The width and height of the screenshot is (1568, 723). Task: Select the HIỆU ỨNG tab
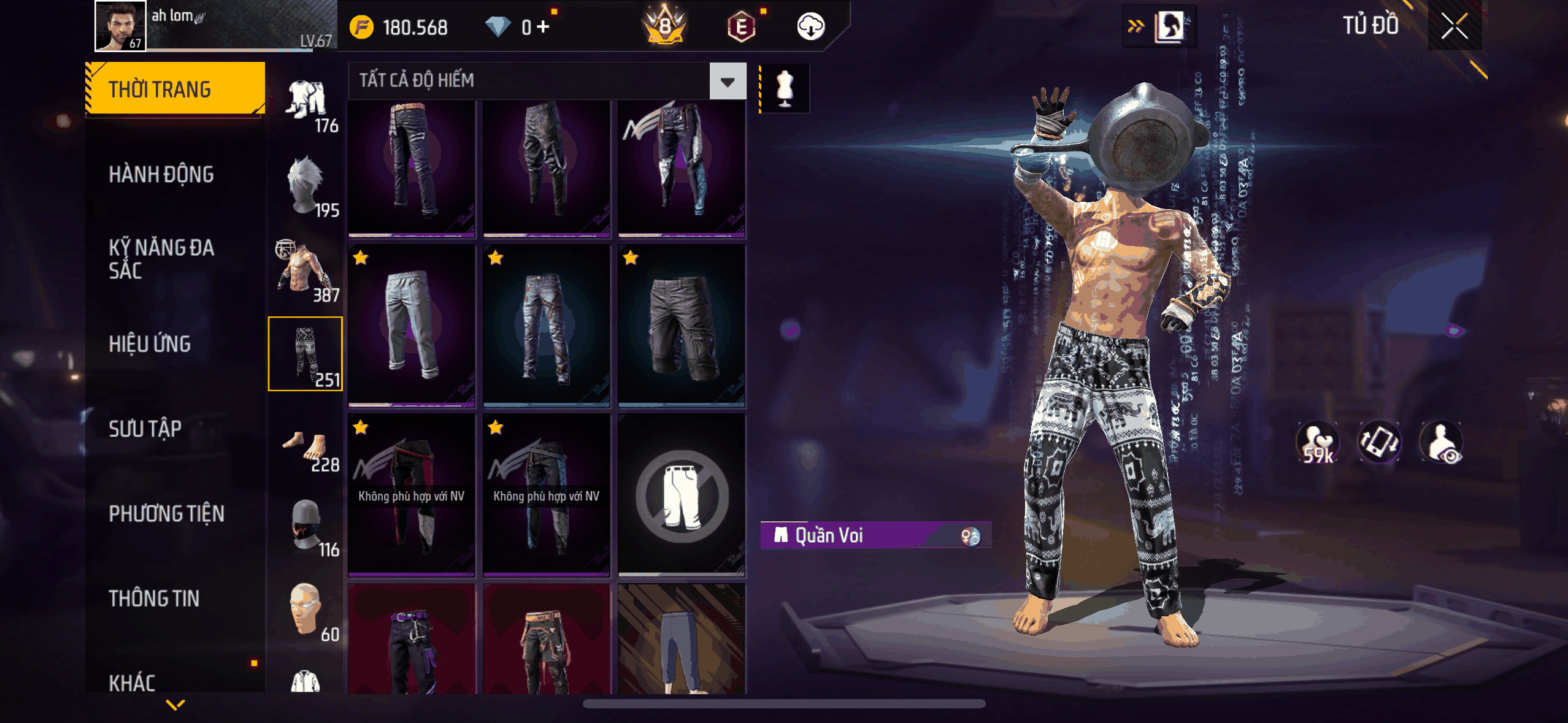[150, 344]
